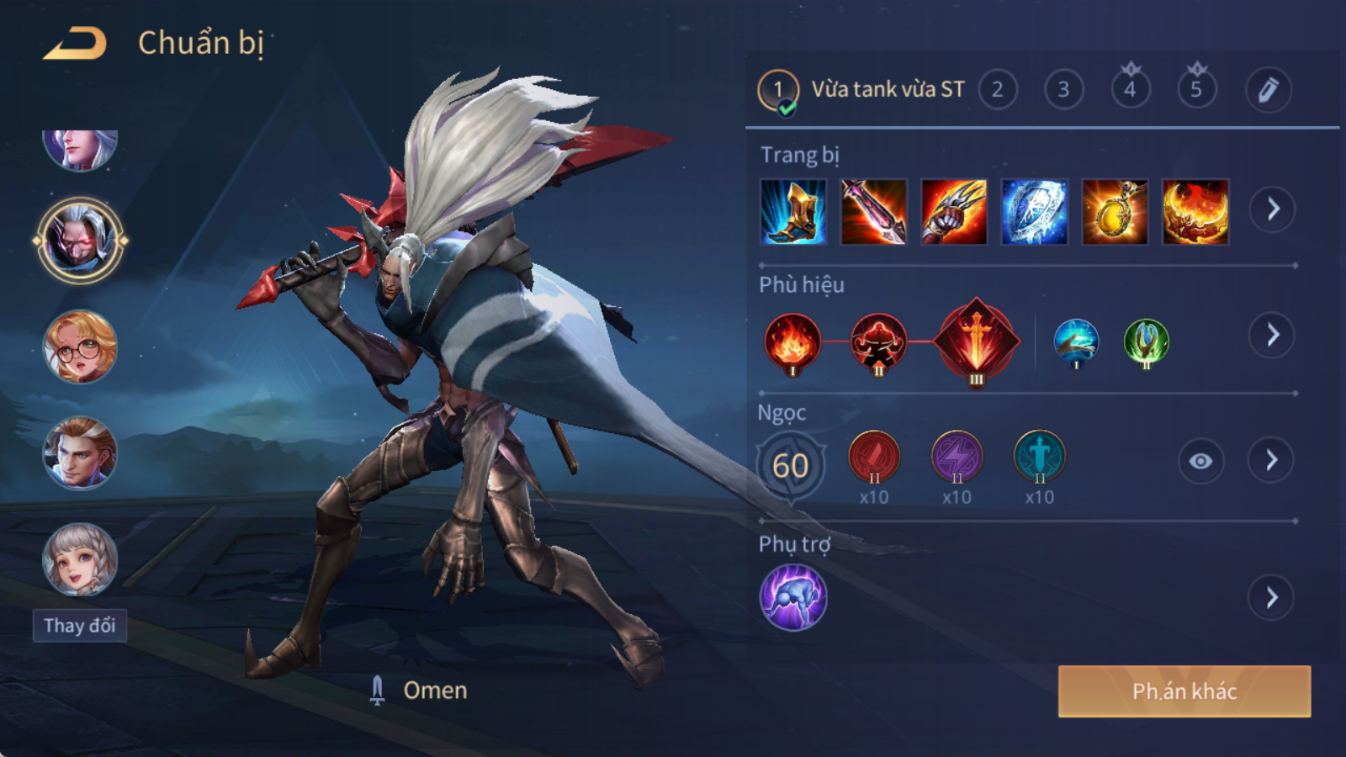The image size is (1346, 757).
Task: Choose locked preset slot 5
Action: coord(1196,90)
